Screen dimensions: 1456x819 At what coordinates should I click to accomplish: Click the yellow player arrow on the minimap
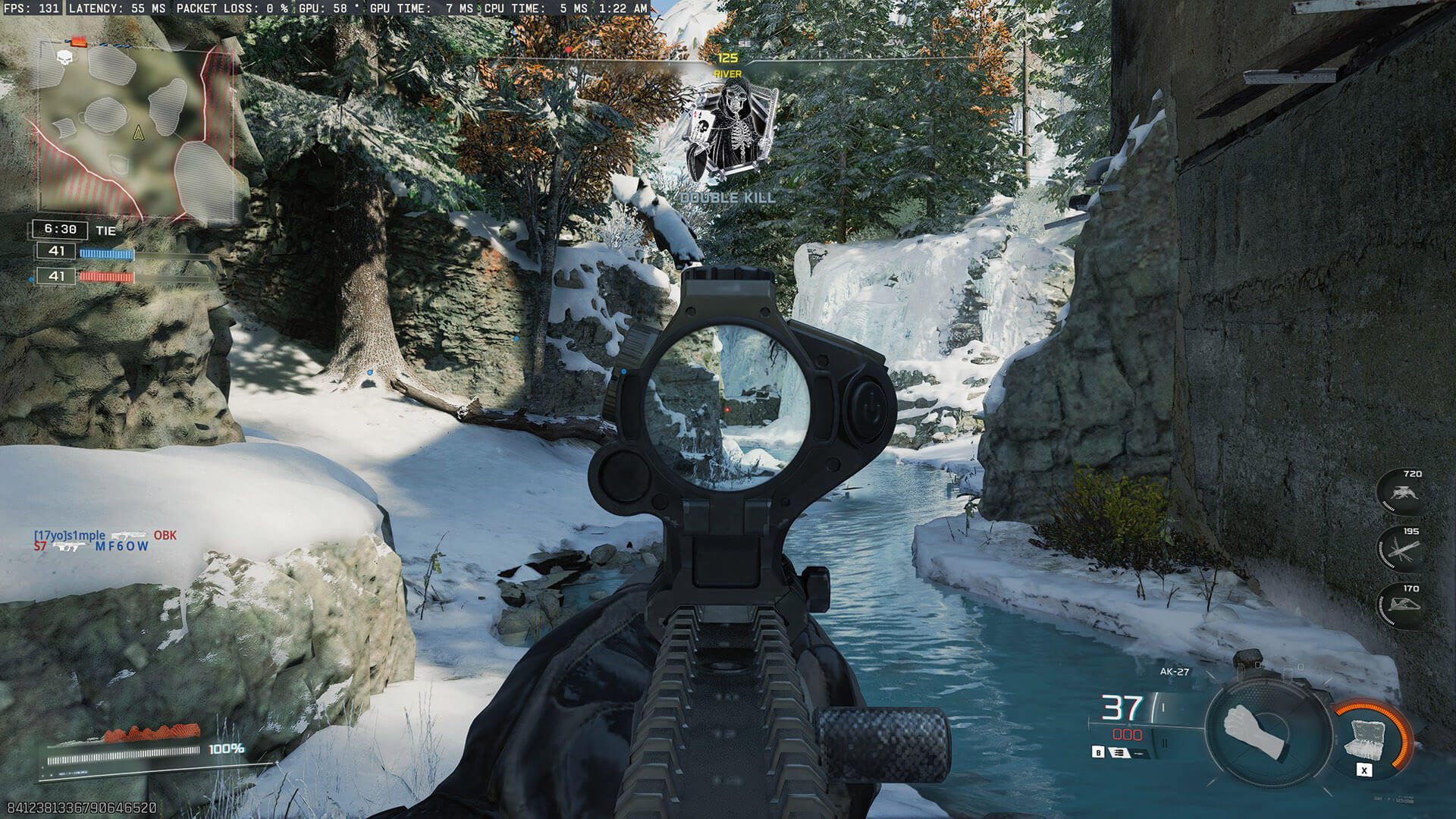tap(138, 133)
